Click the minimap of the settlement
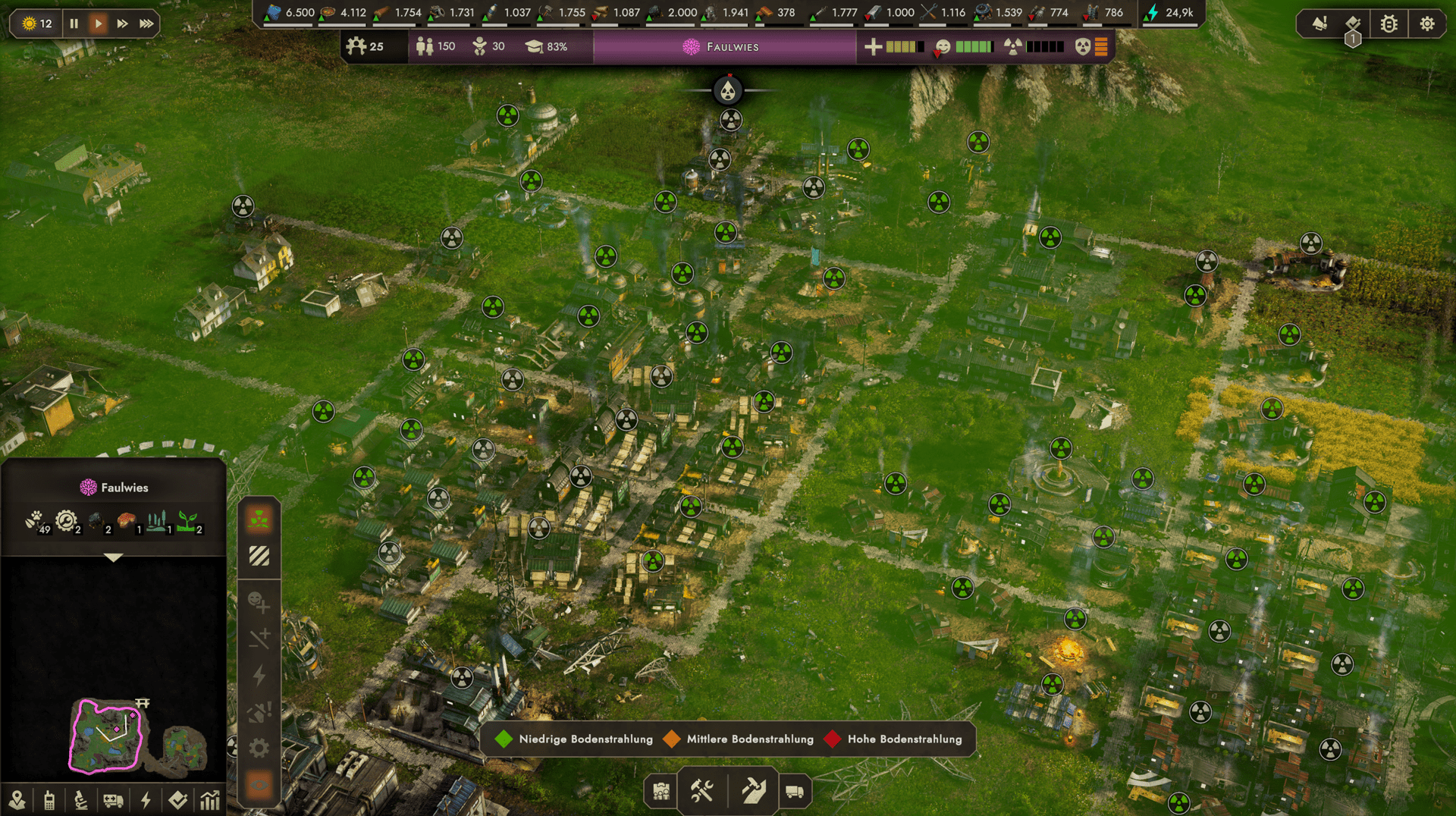 (106, 734)
